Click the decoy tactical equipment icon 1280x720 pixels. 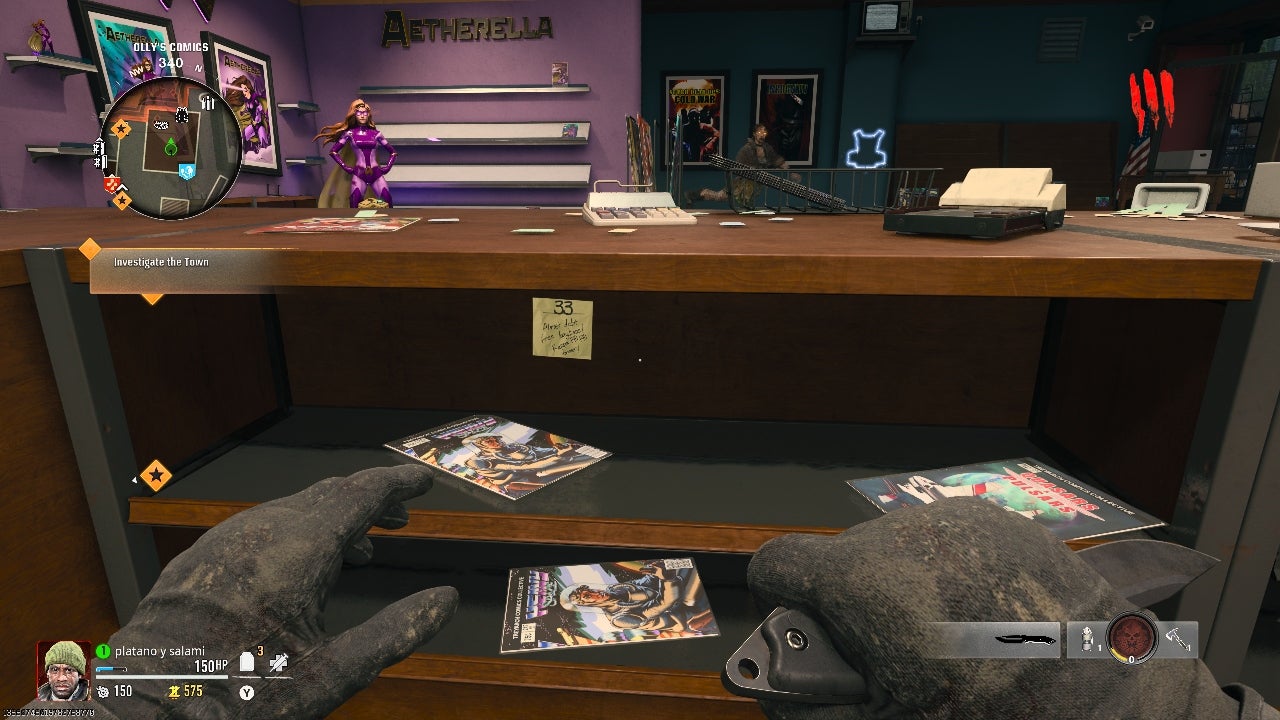point(1087,639)
